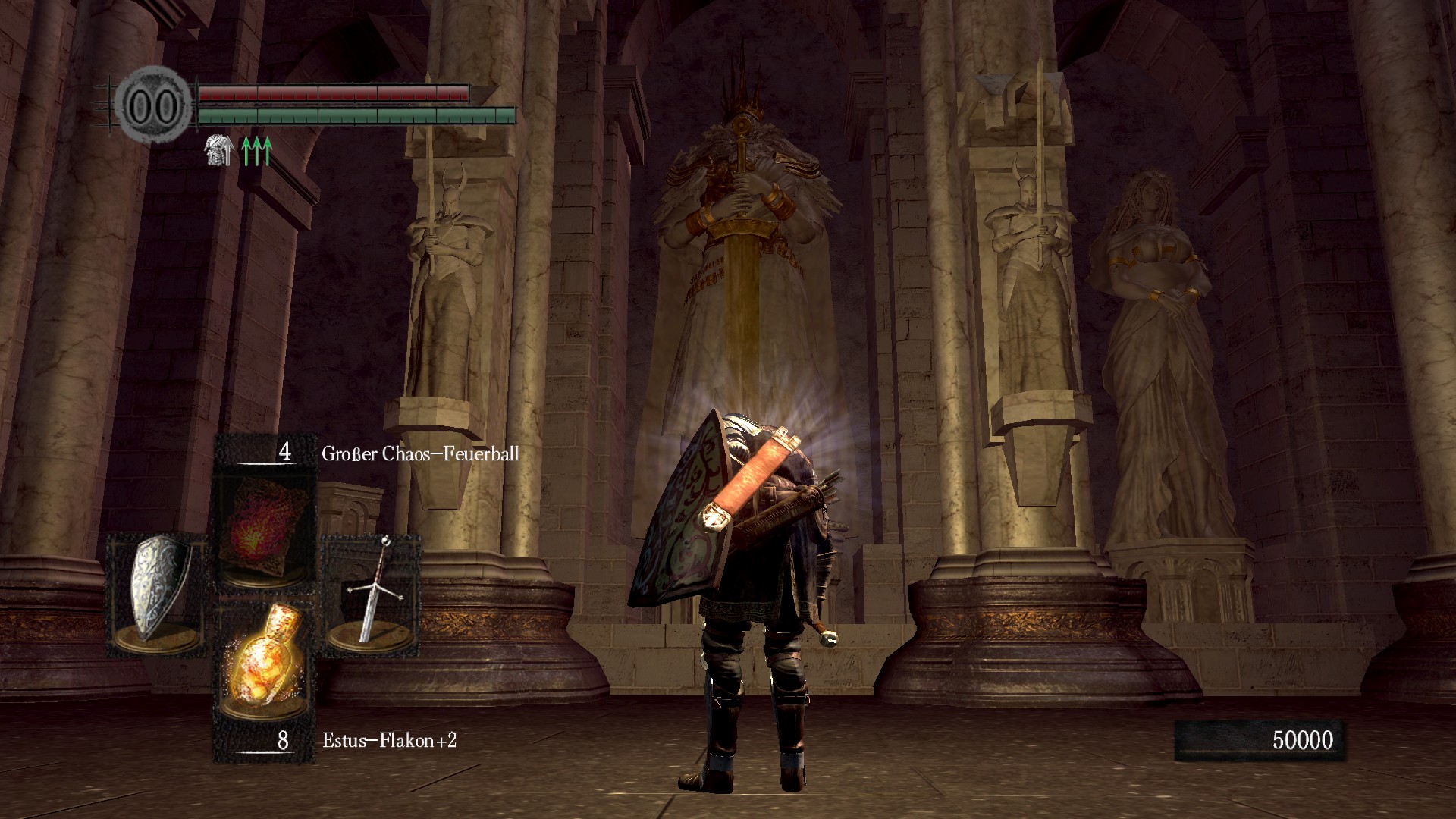Click the humanity counter emblem
1456x819 pixels.
click(x=154, y=105)
